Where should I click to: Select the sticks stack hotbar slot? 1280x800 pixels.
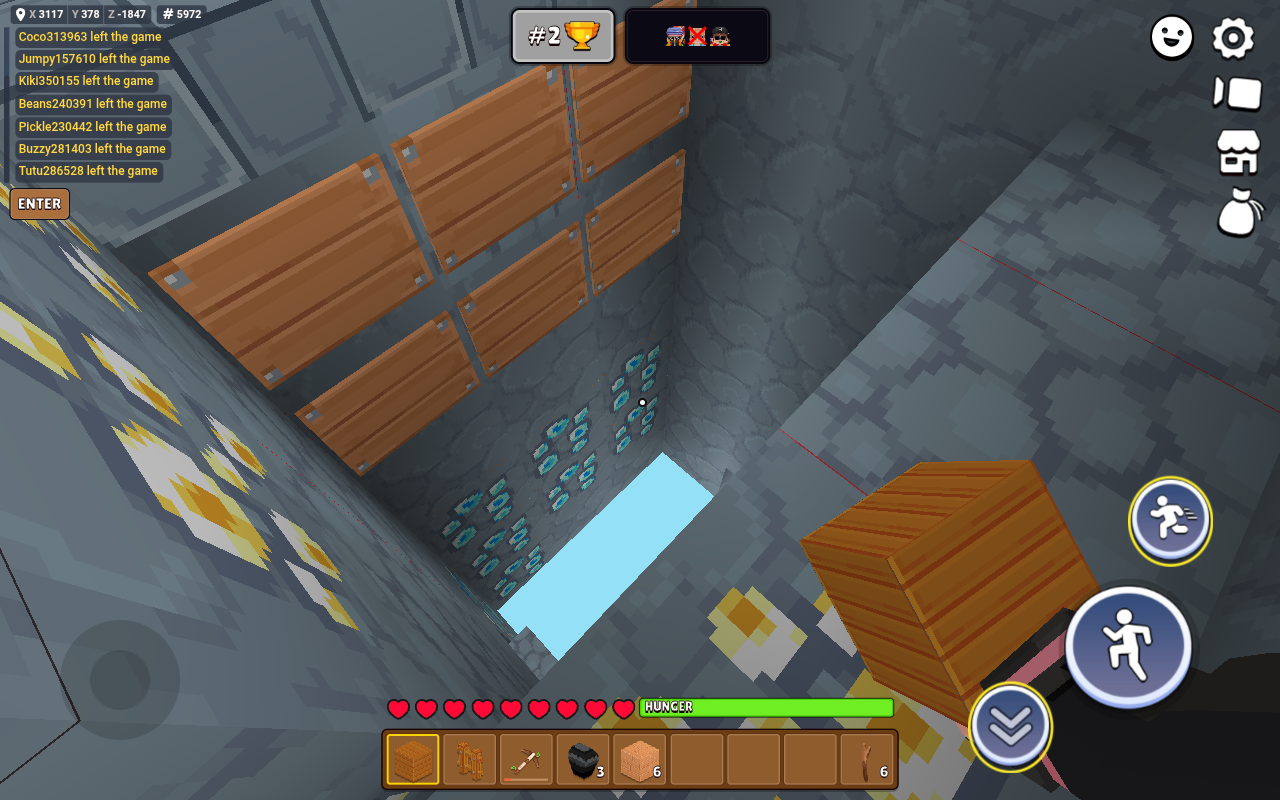coord(868,760)
